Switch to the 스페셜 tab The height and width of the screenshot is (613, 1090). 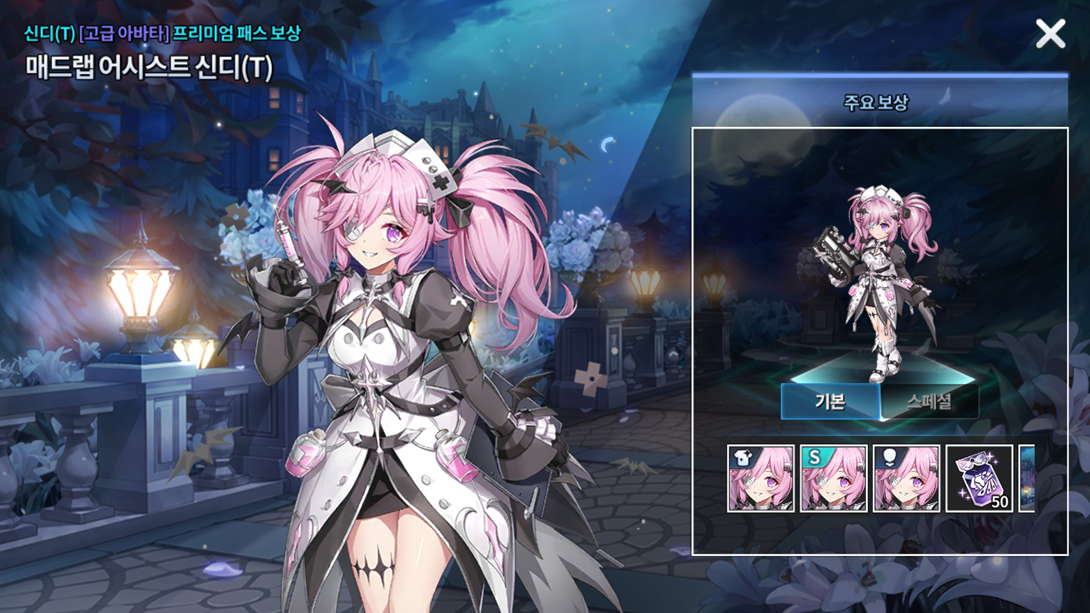point(929,402)
